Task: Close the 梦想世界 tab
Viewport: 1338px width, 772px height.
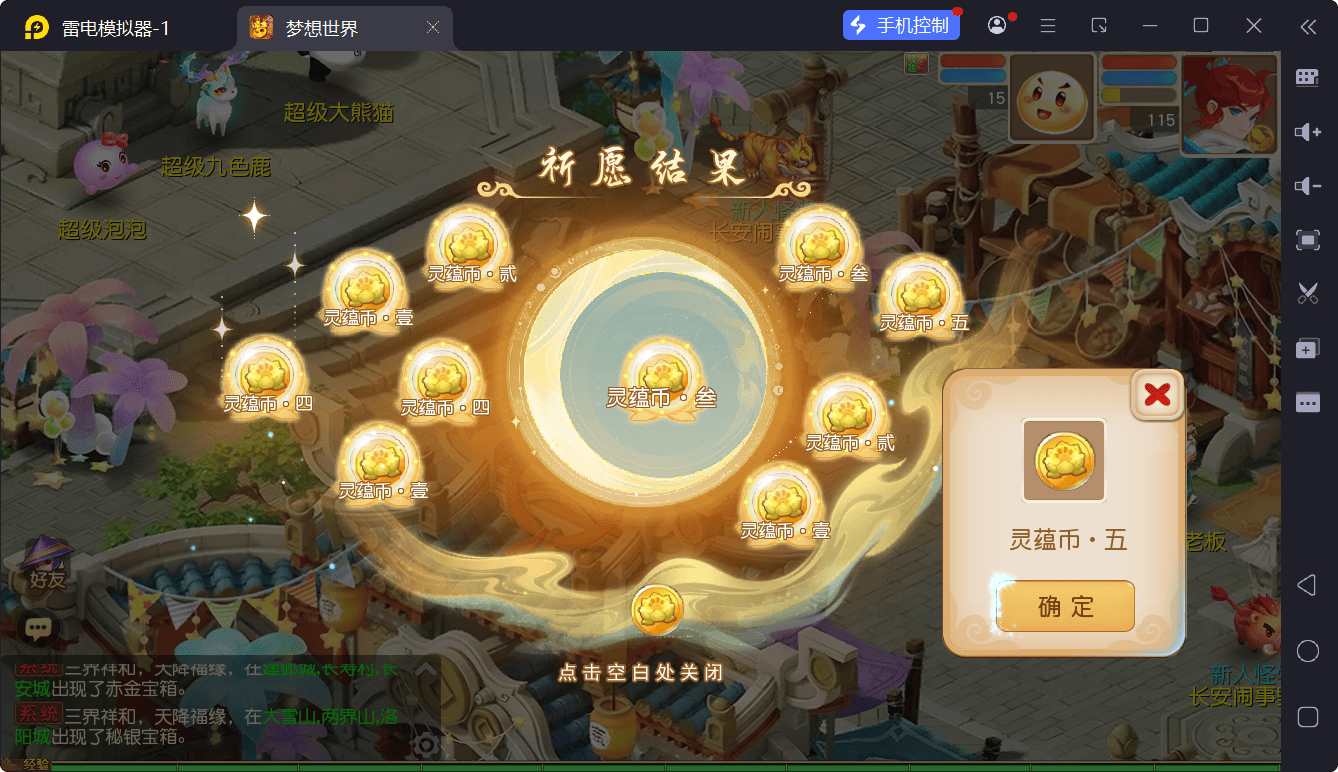Action: (x=433, y=28)
